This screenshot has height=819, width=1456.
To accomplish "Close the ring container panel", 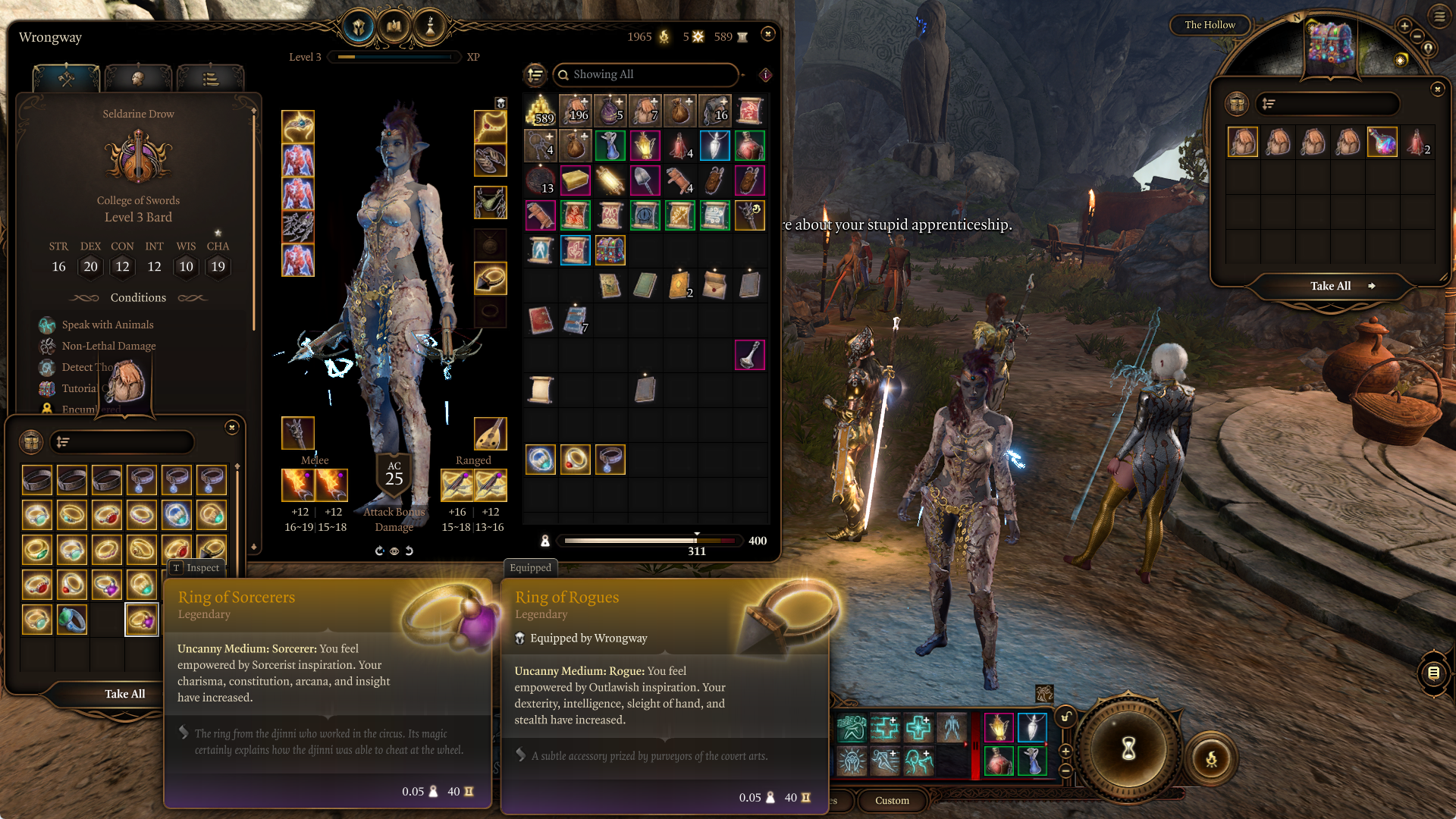I will click(x=232, y=428).
